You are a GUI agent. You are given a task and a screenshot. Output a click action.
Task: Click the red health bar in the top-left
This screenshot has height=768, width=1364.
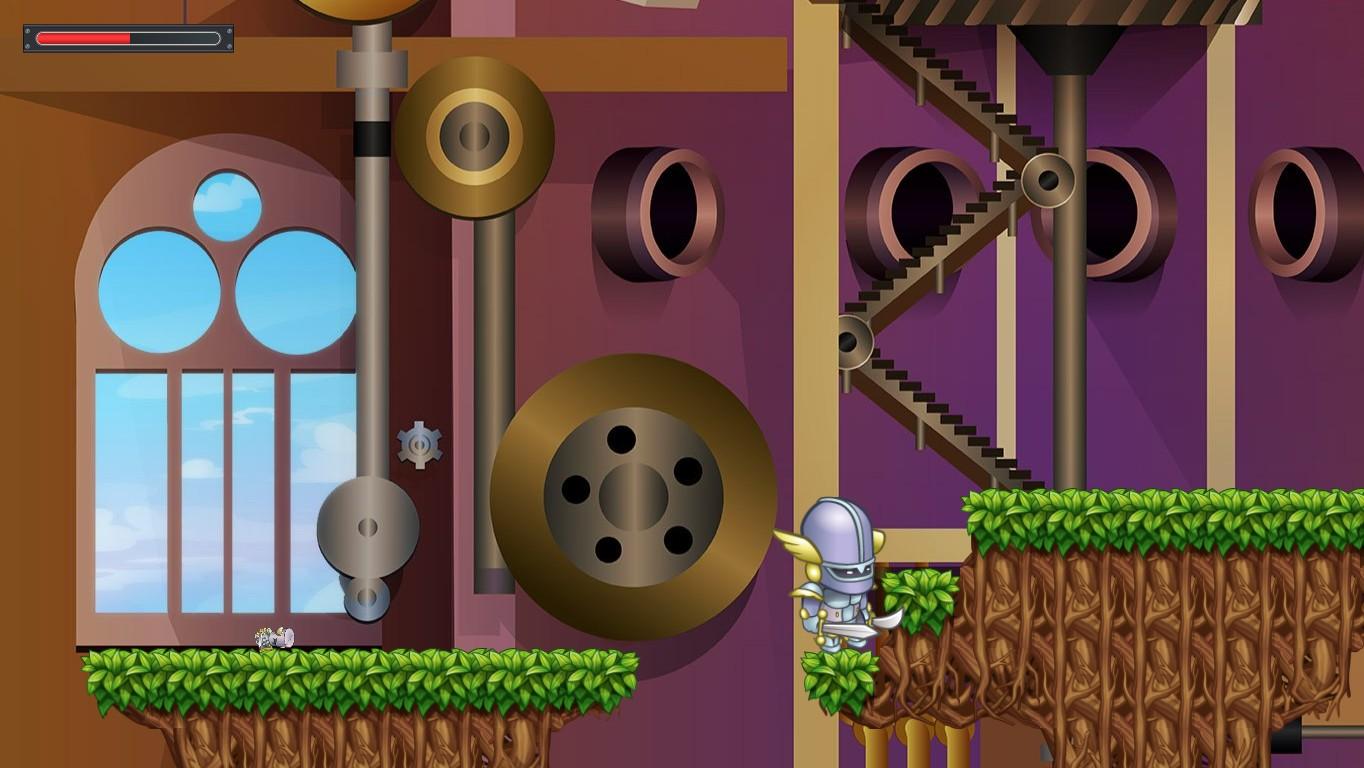click(x=85, y=38)
